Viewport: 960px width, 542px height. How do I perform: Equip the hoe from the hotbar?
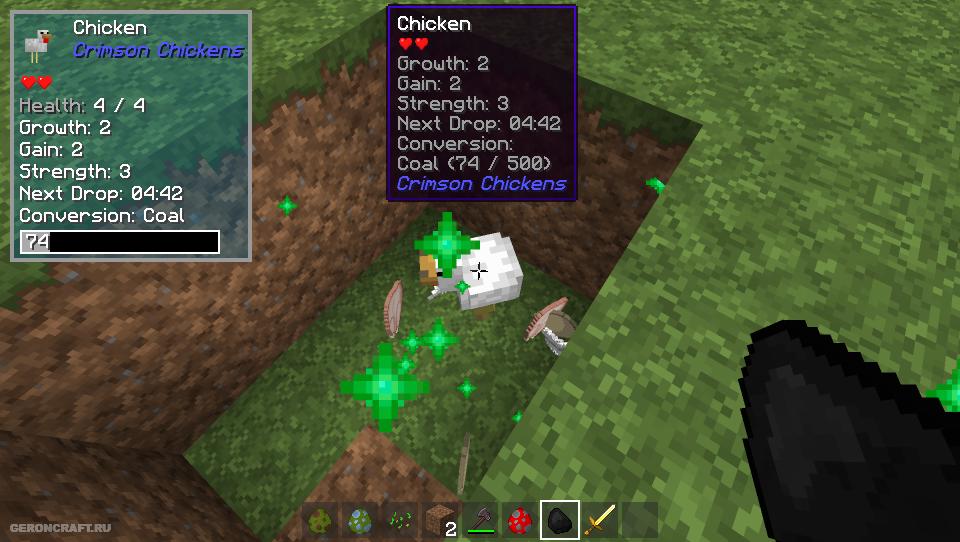coord(480,520)
